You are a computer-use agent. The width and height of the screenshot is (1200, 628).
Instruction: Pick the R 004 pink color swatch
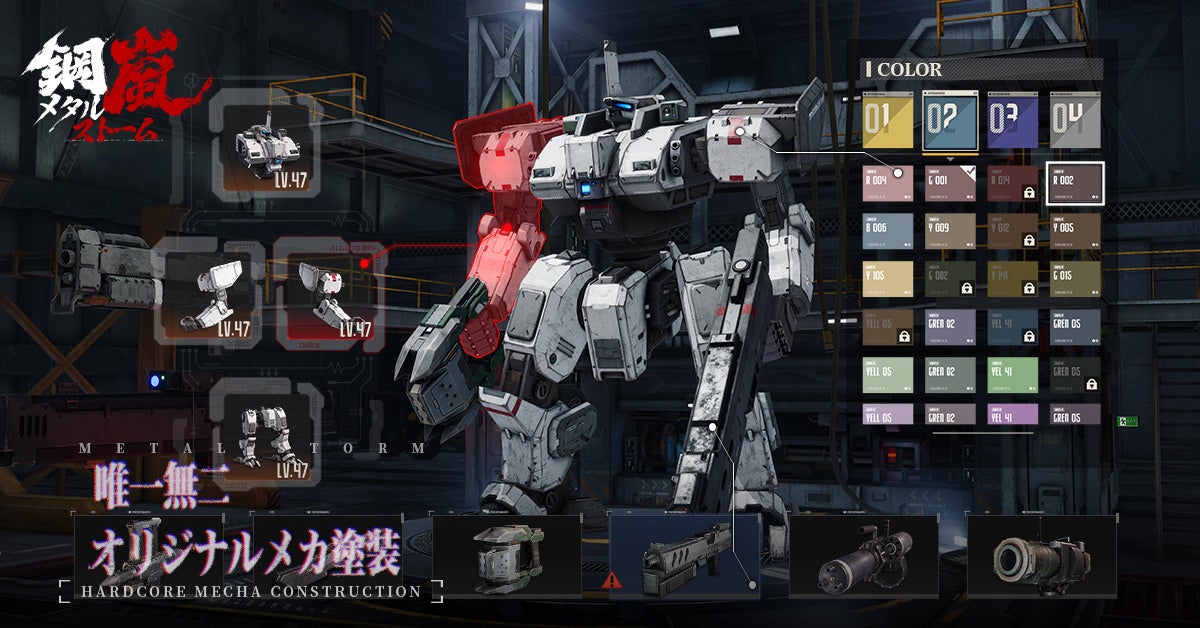click(x=889, y=184)
